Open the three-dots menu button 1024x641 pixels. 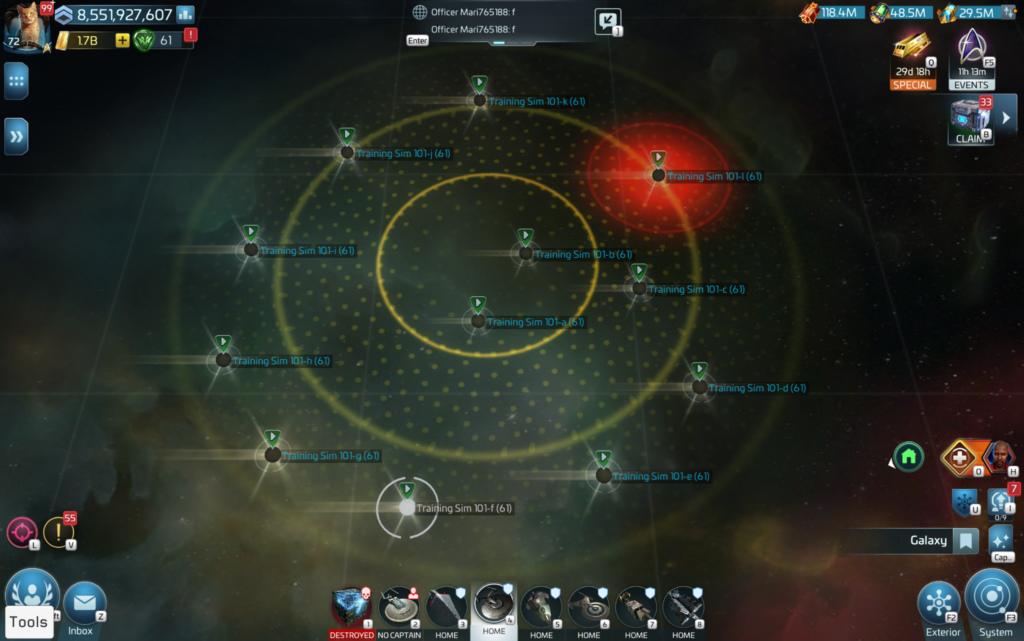click(x=16, y=81)
